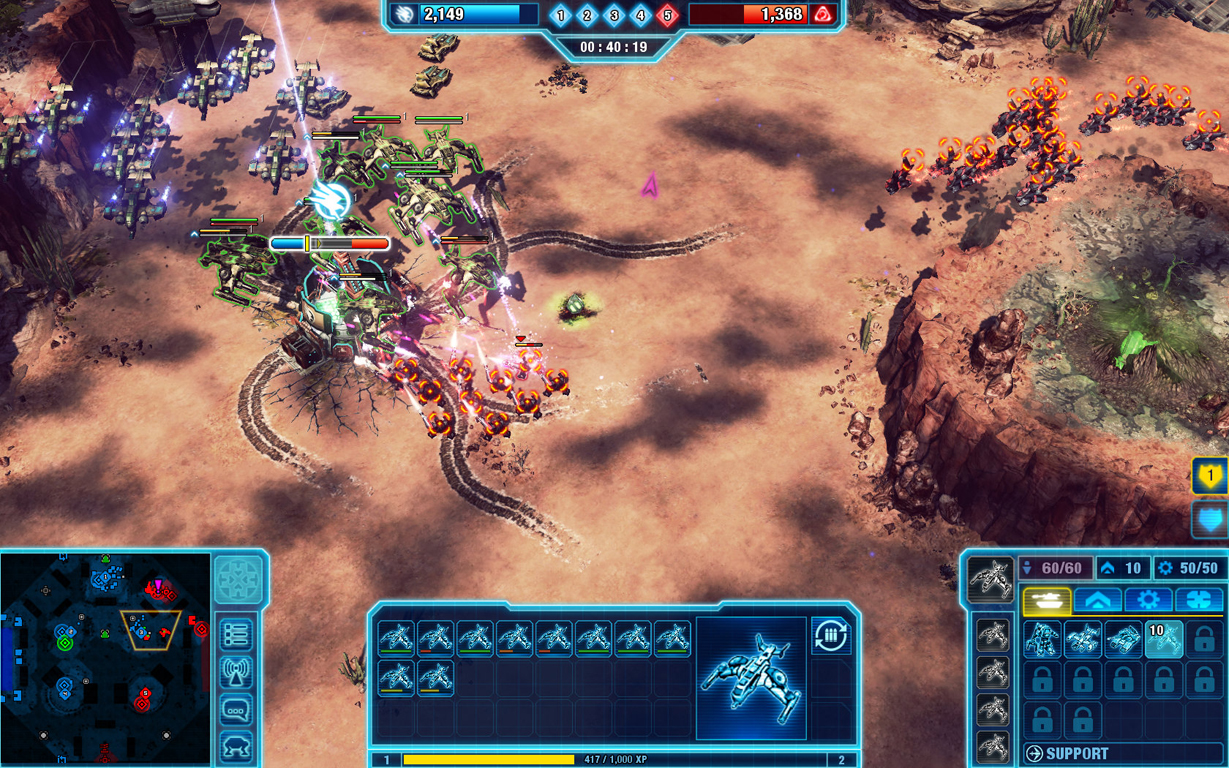Open the gear-icon build tab
Image resolution: width=1229 pixels, height=768 pixels.
[1148, 600]
